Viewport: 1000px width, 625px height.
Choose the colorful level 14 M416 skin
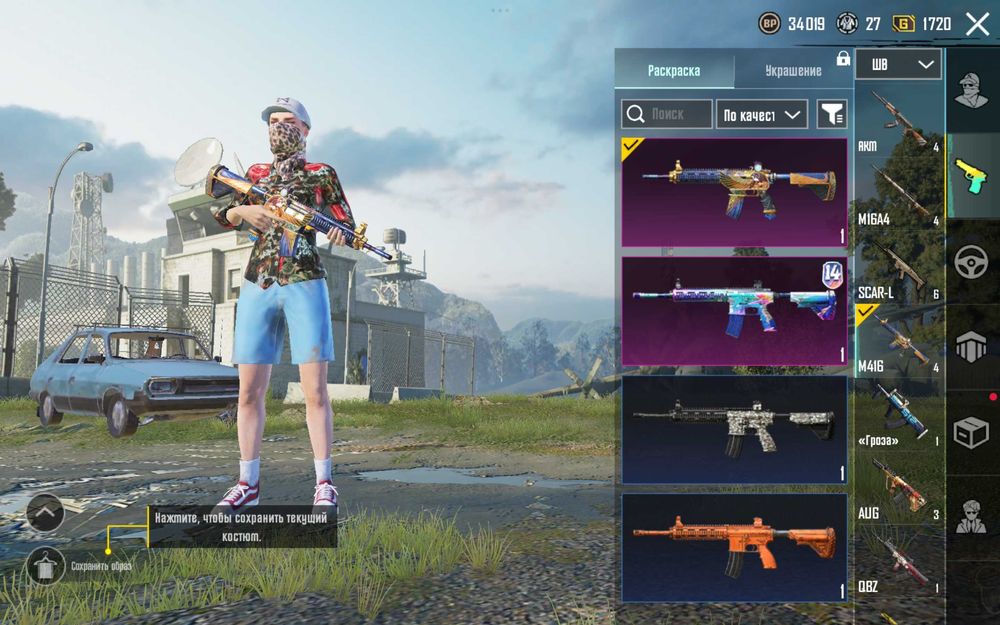tap(734, 311)
